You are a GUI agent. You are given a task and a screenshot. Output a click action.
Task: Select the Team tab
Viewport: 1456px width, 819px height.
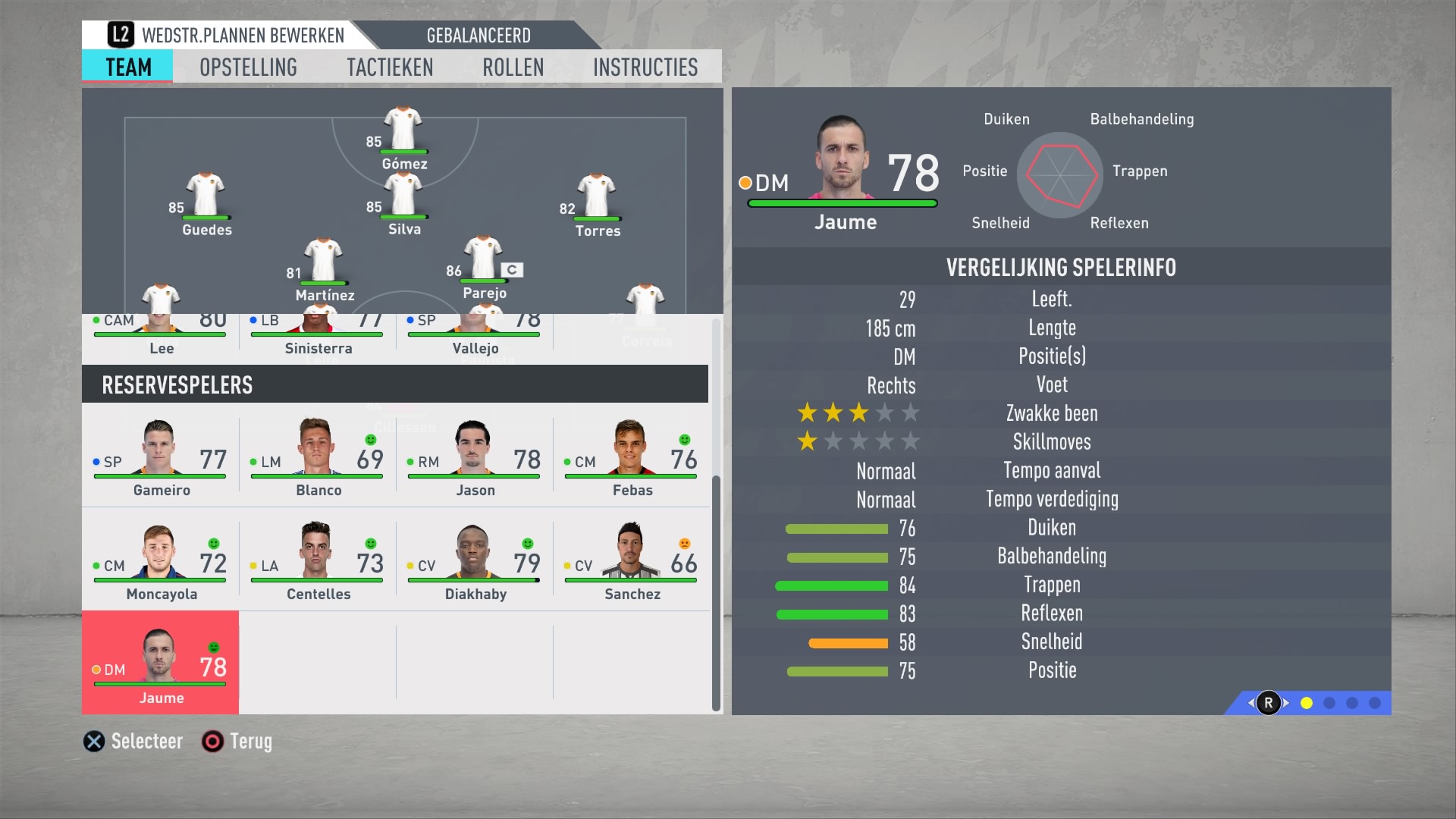(x=128, y=67)
